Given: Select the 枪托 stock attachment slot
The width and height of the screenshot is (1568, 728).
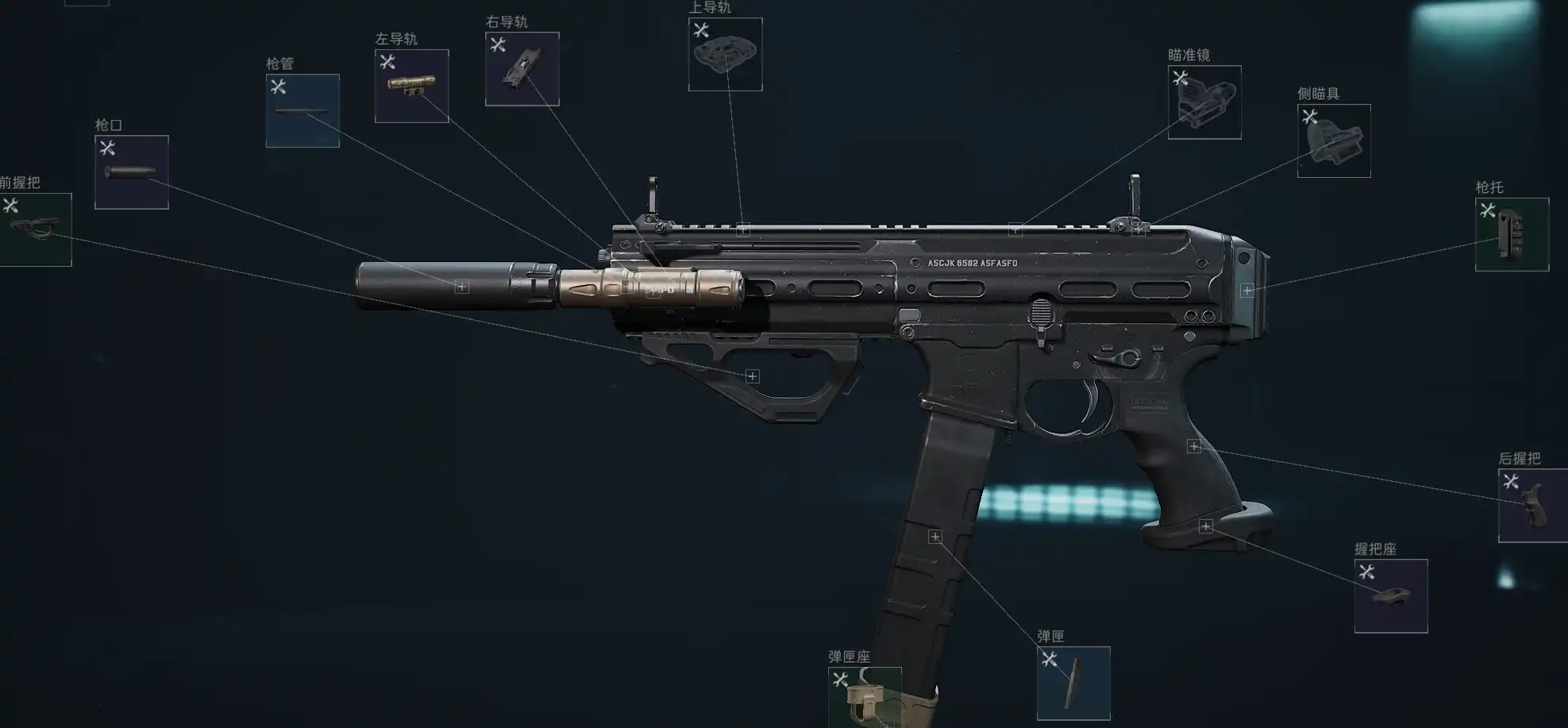Looking at the screenshot, I should [1511, 234].
